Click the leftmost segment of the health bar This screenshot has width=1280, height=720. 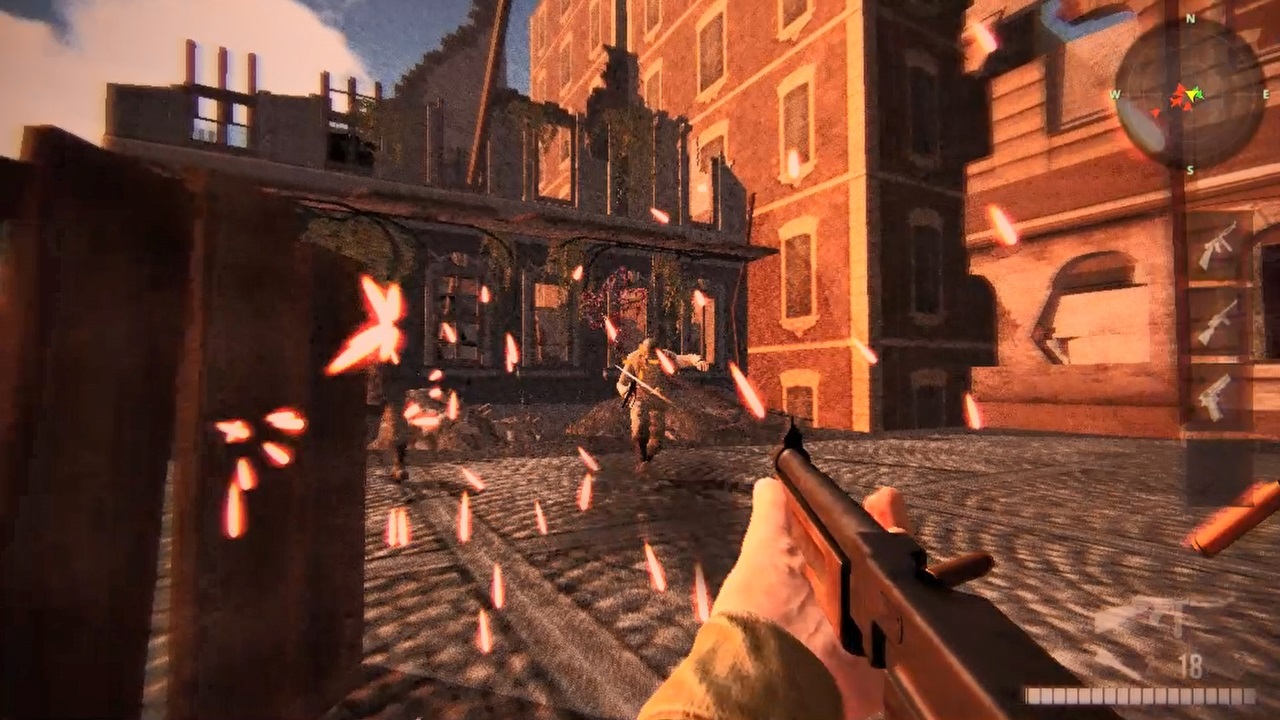coord(1033,697)
